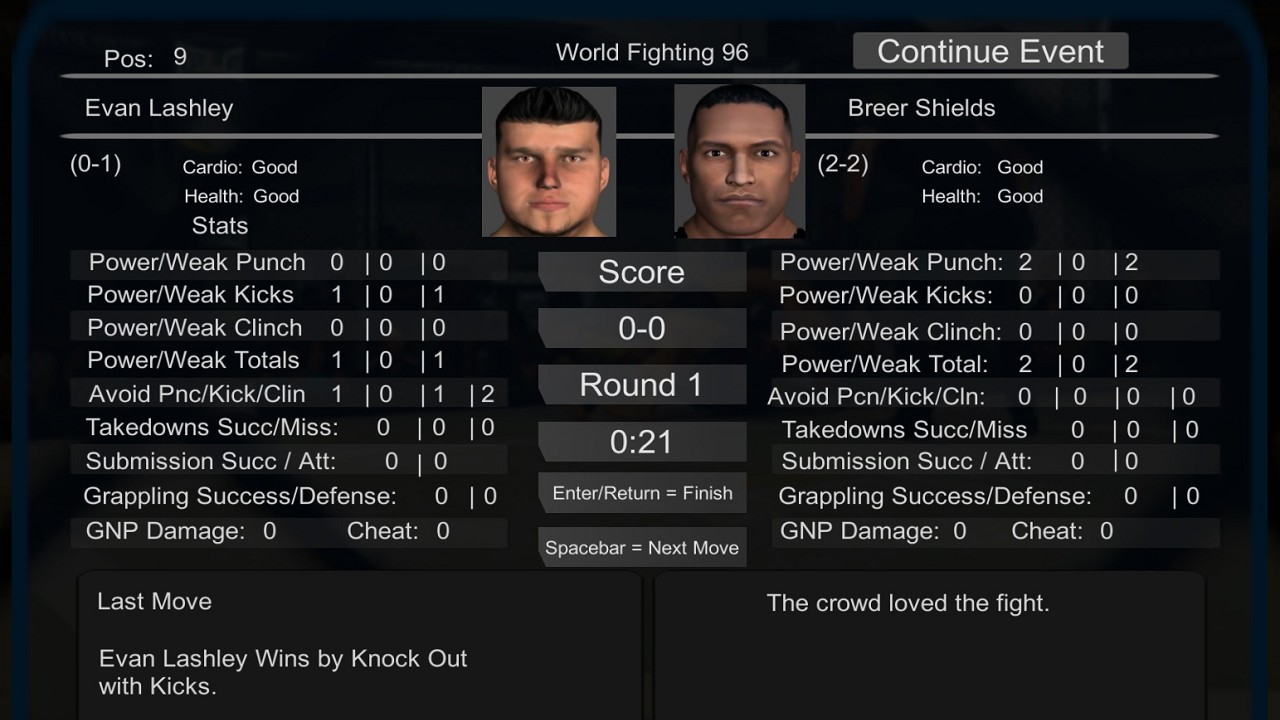The height and width of the screenshot is (720, 1280).
Task: Select Breer Shields' portrait
Action: [x=739, y=161]
